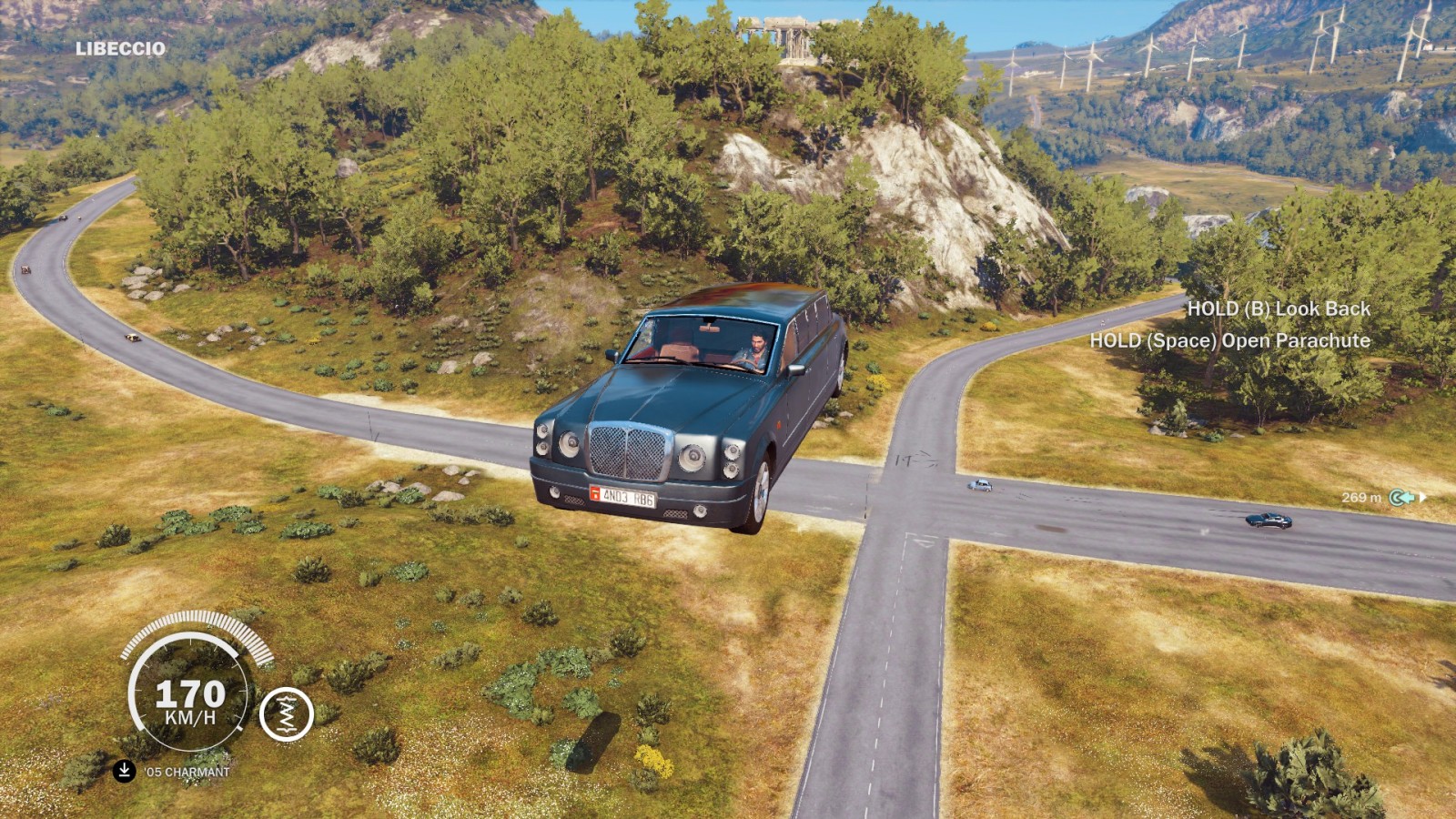This screenshot has width=1456, height=819.
Task: Select the waypoint marker showing 269 m
Action: [1402, 497]
